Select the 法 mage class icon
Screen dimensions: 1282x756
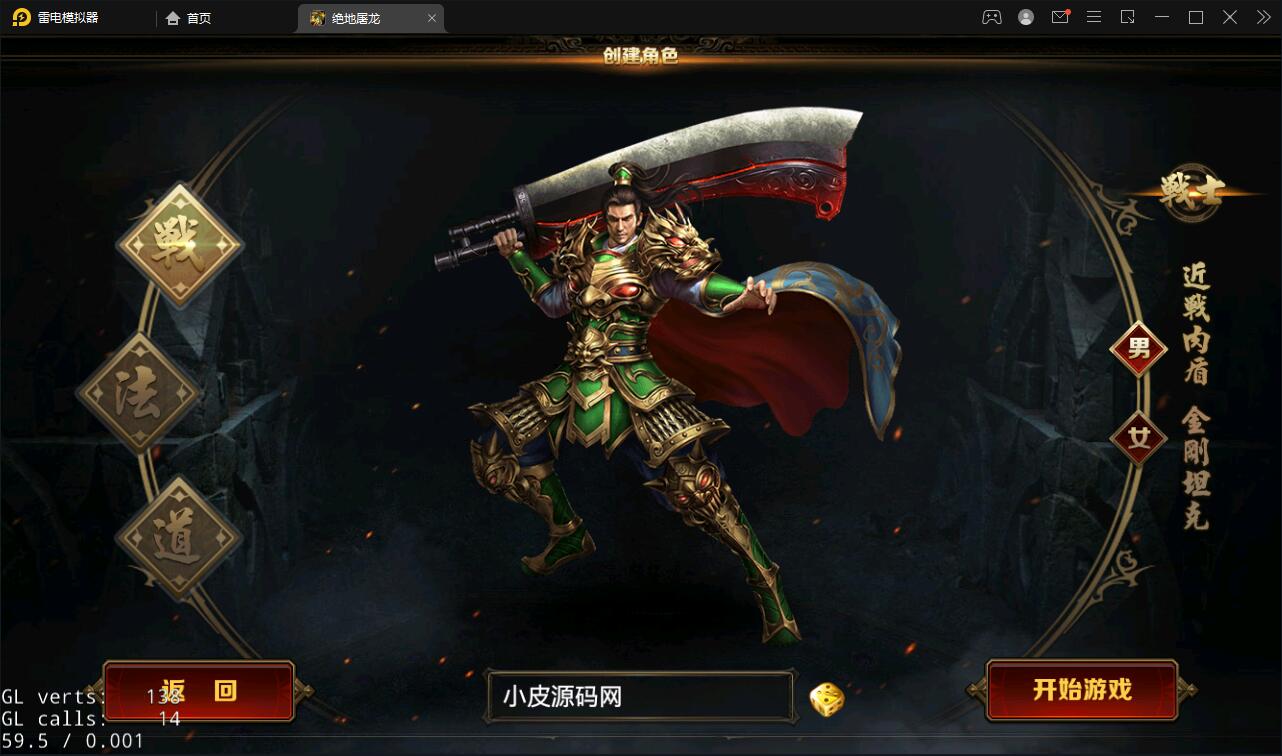[x=140, y=389]
